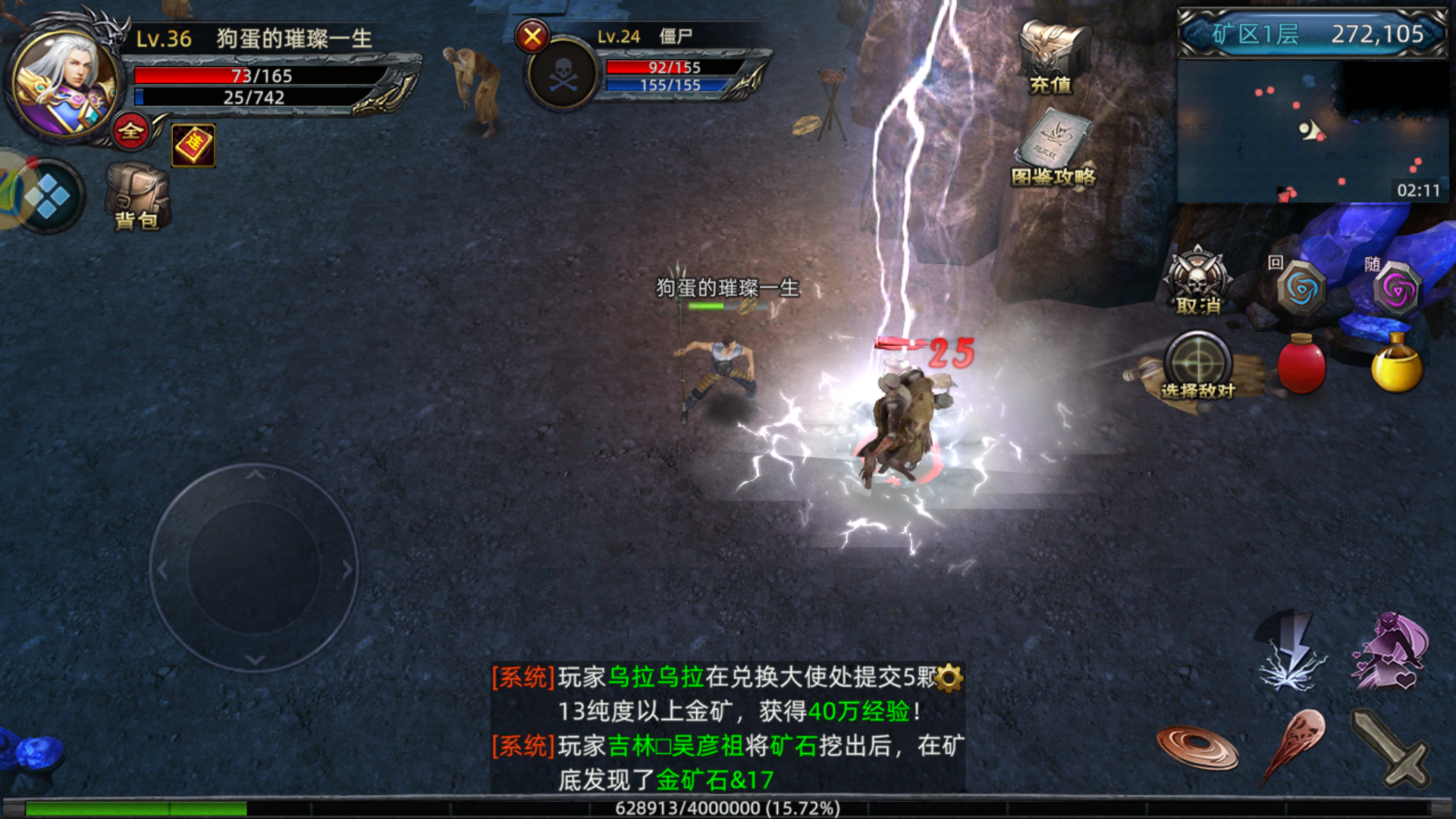Use the red health potion
Viewport: 1456px width, 819px height.
pos(1301,366)
